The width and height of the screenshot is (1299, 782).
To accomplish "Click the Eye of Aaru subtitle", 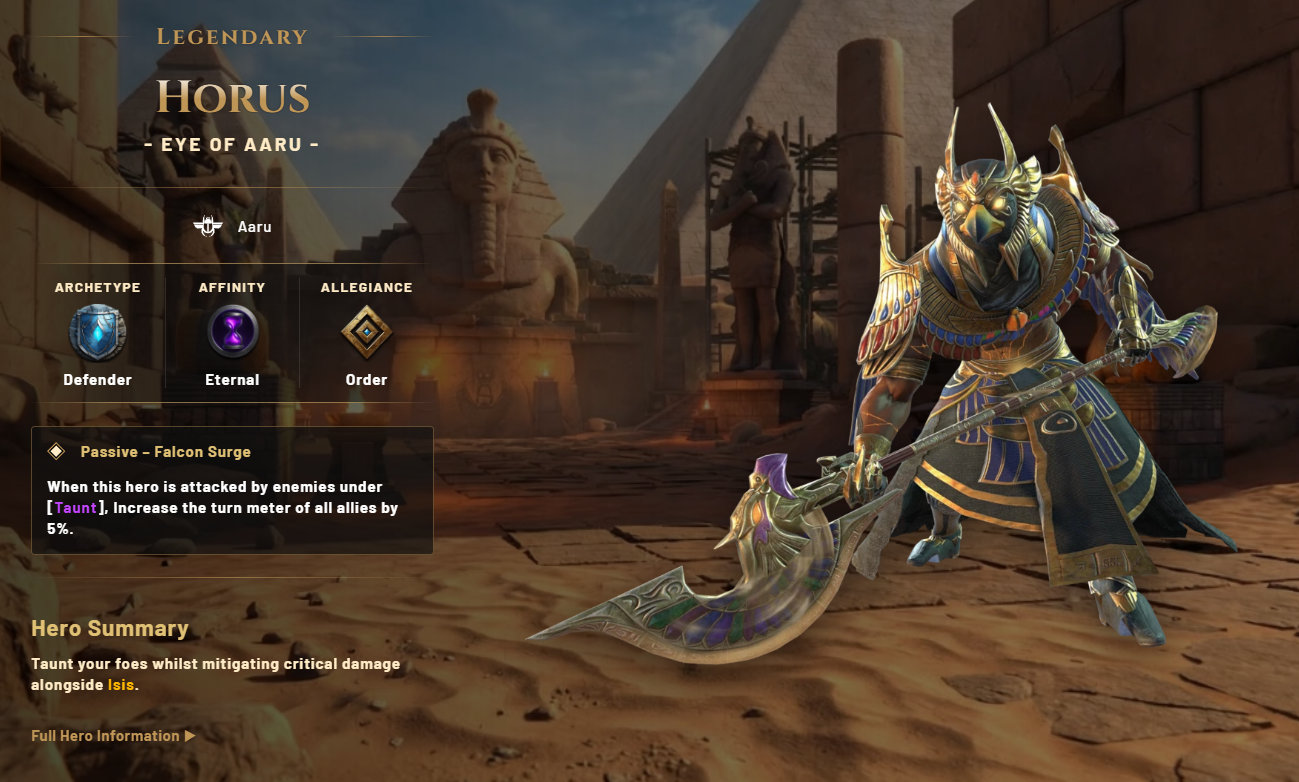I will tap(233, 142).
